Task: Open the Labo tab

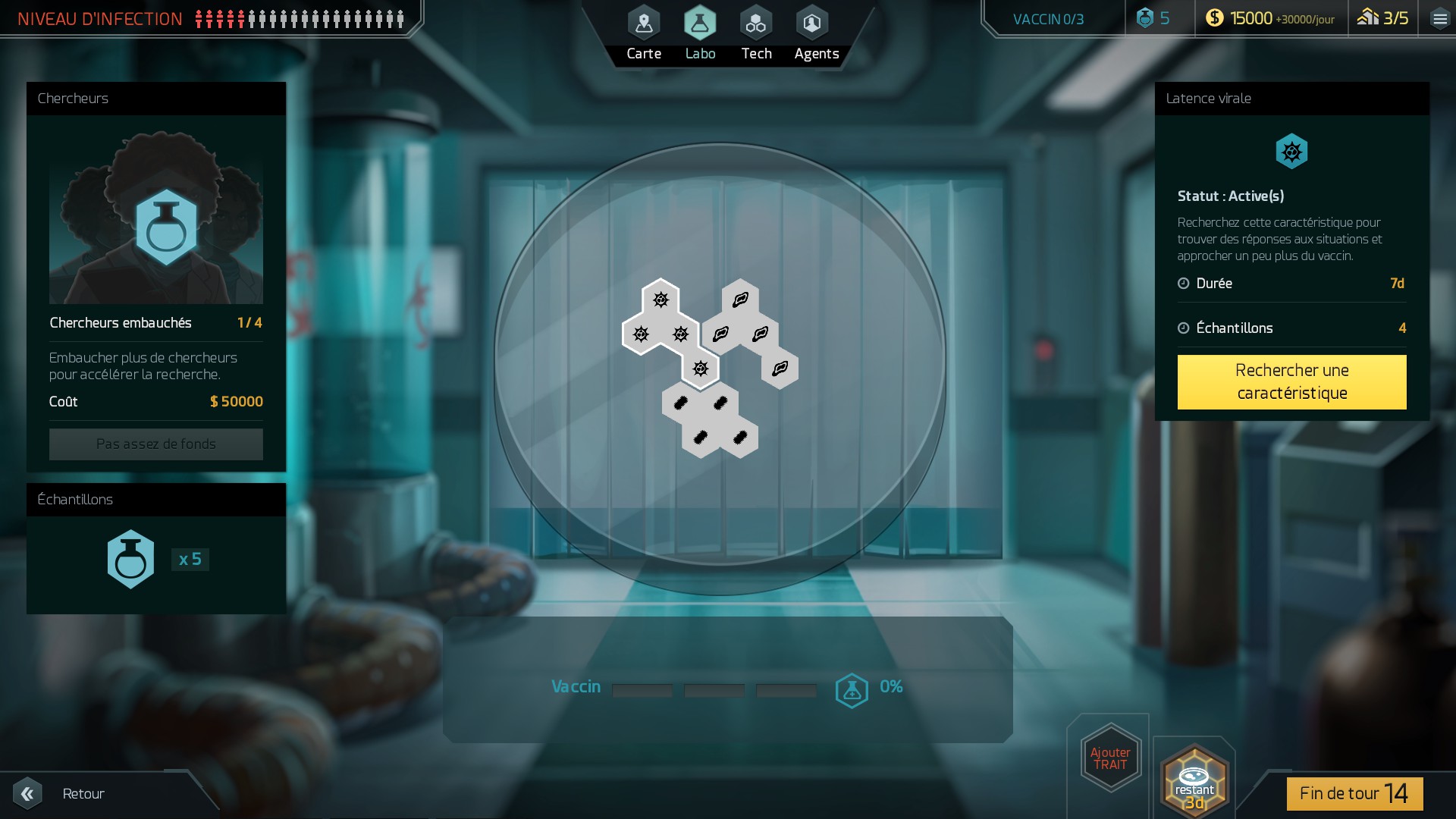Action: click(700, 34)
